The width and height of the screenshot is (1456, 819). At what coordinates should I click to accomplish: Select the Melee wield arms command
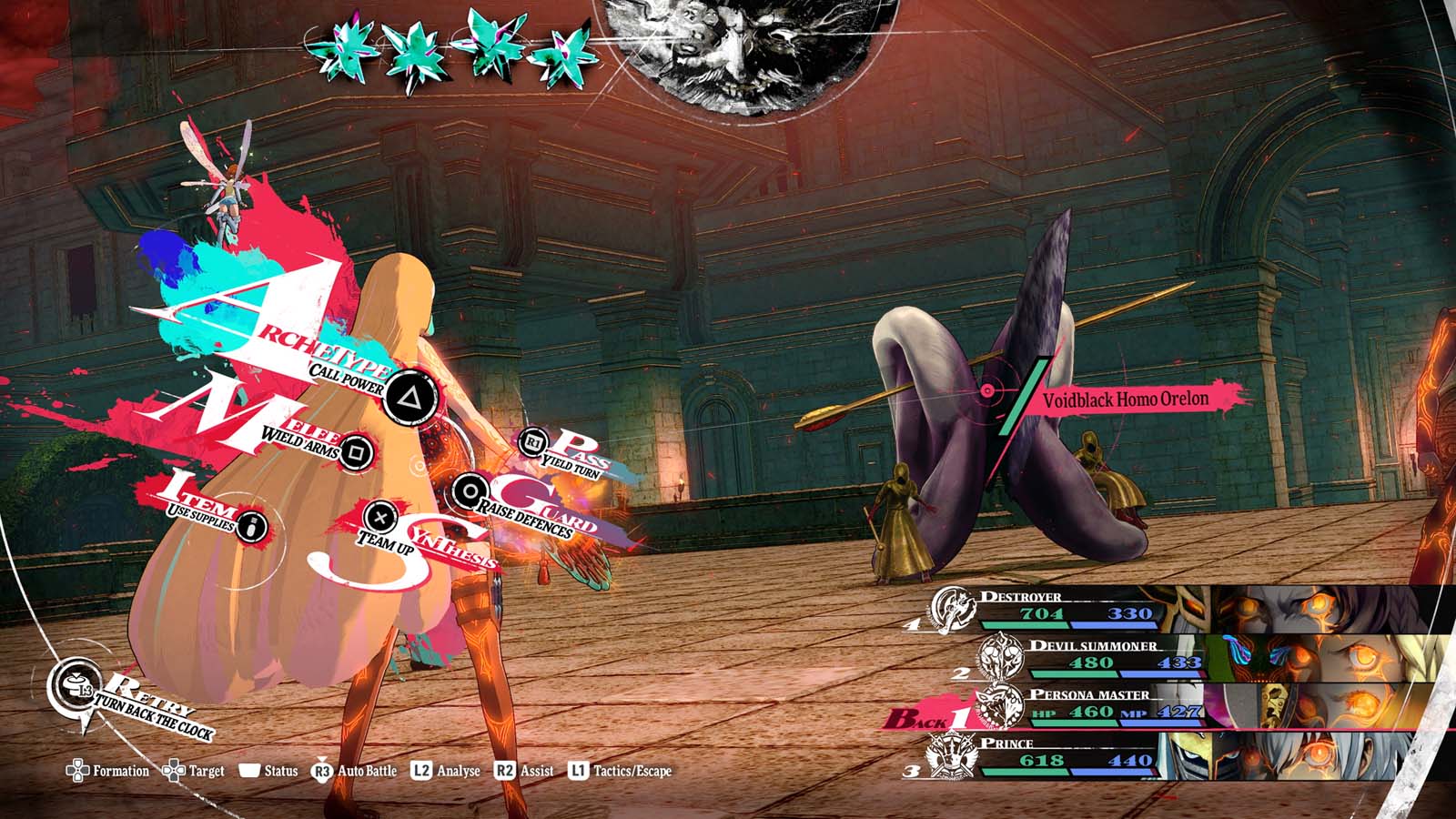point(356,450)
